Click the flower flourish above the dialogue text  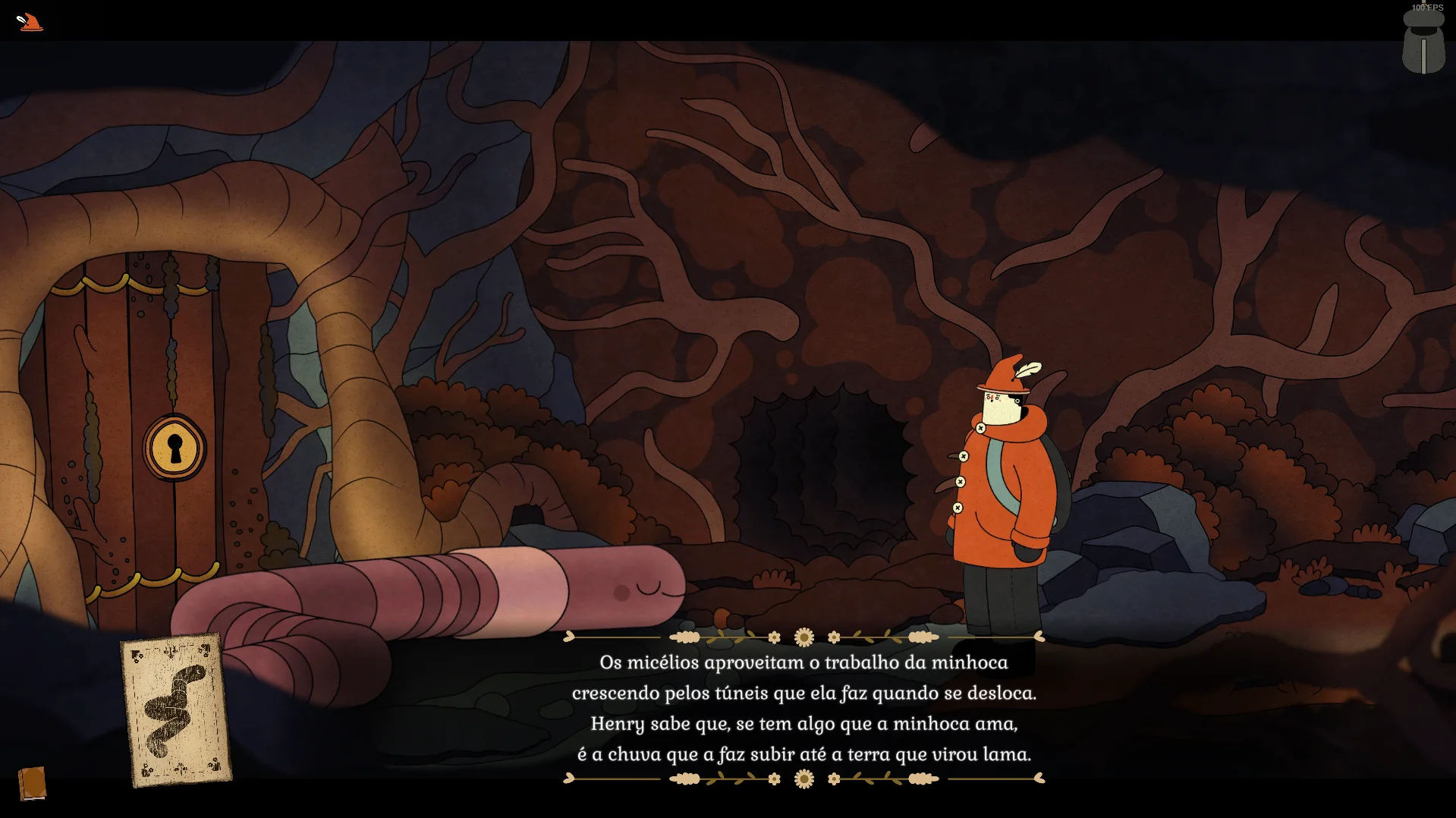point(802,637)
